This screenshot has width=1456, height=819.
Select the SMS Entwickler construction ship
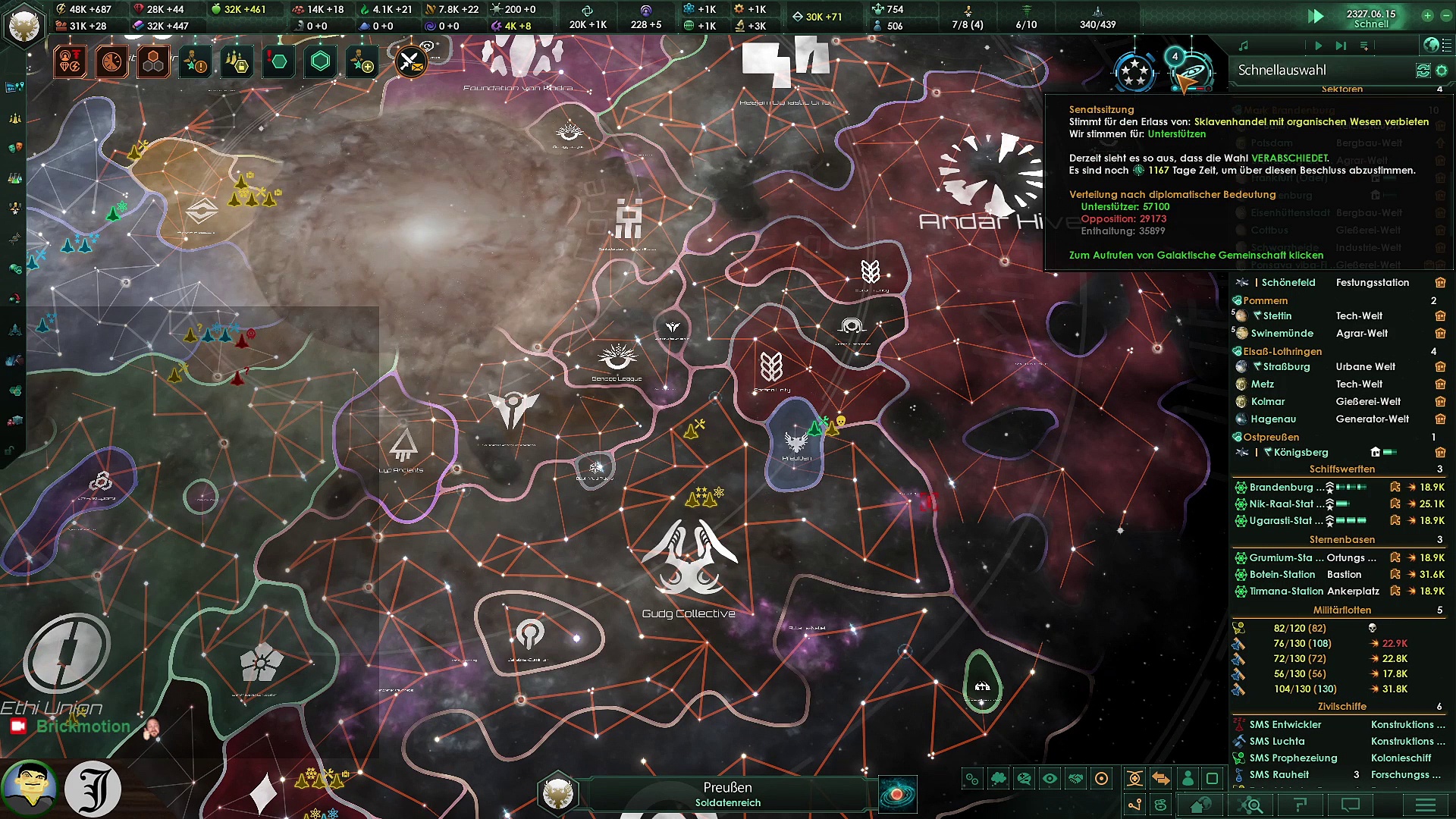pyautogui.click(x=1285, y=725)
